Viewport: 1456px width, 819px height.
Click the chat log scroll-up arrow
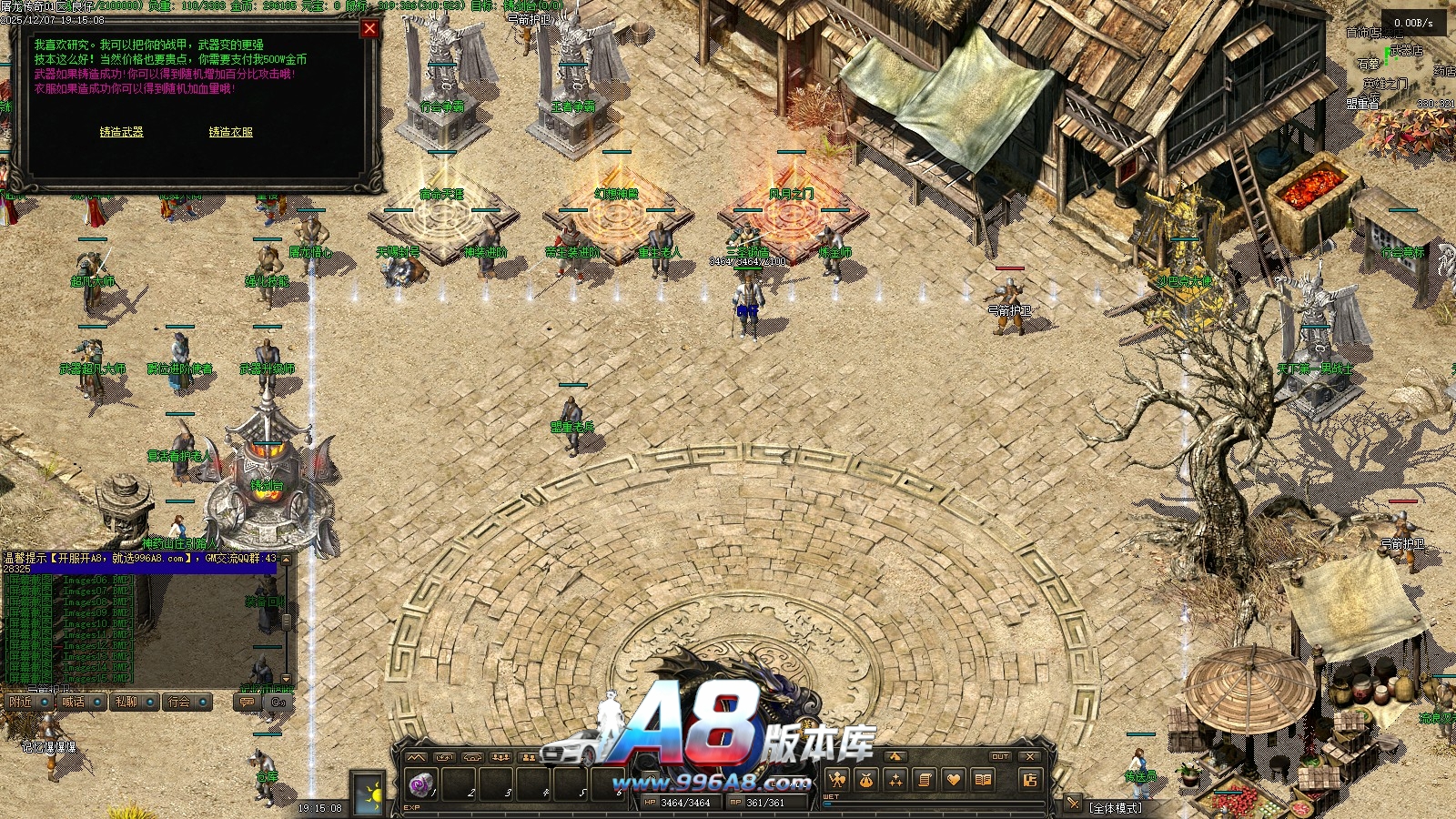[286, 560]
